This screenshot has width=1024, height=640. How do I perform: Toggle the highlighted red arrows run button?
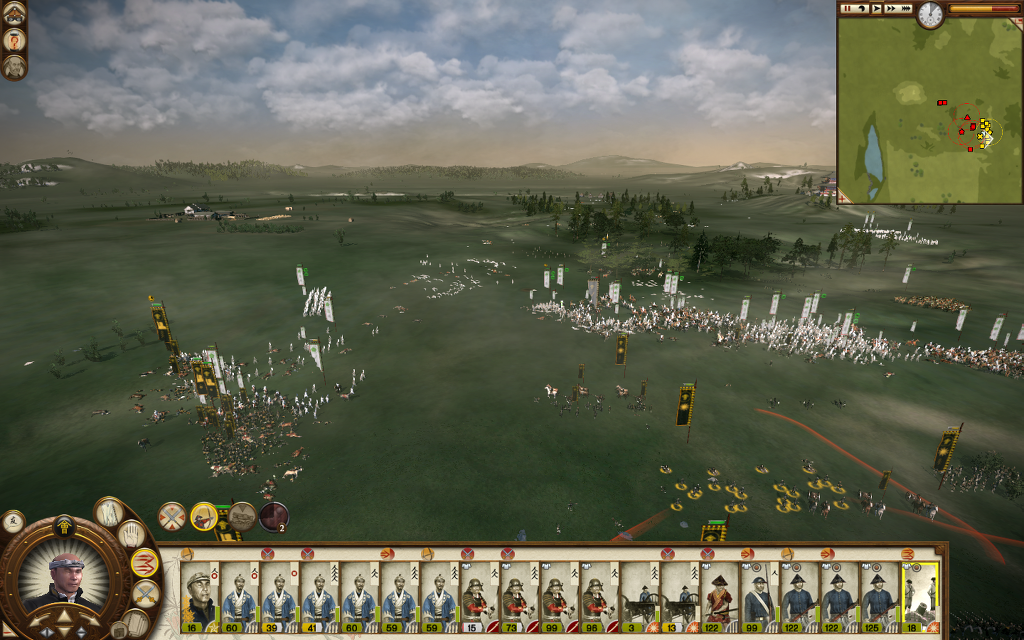pos(145,563)
